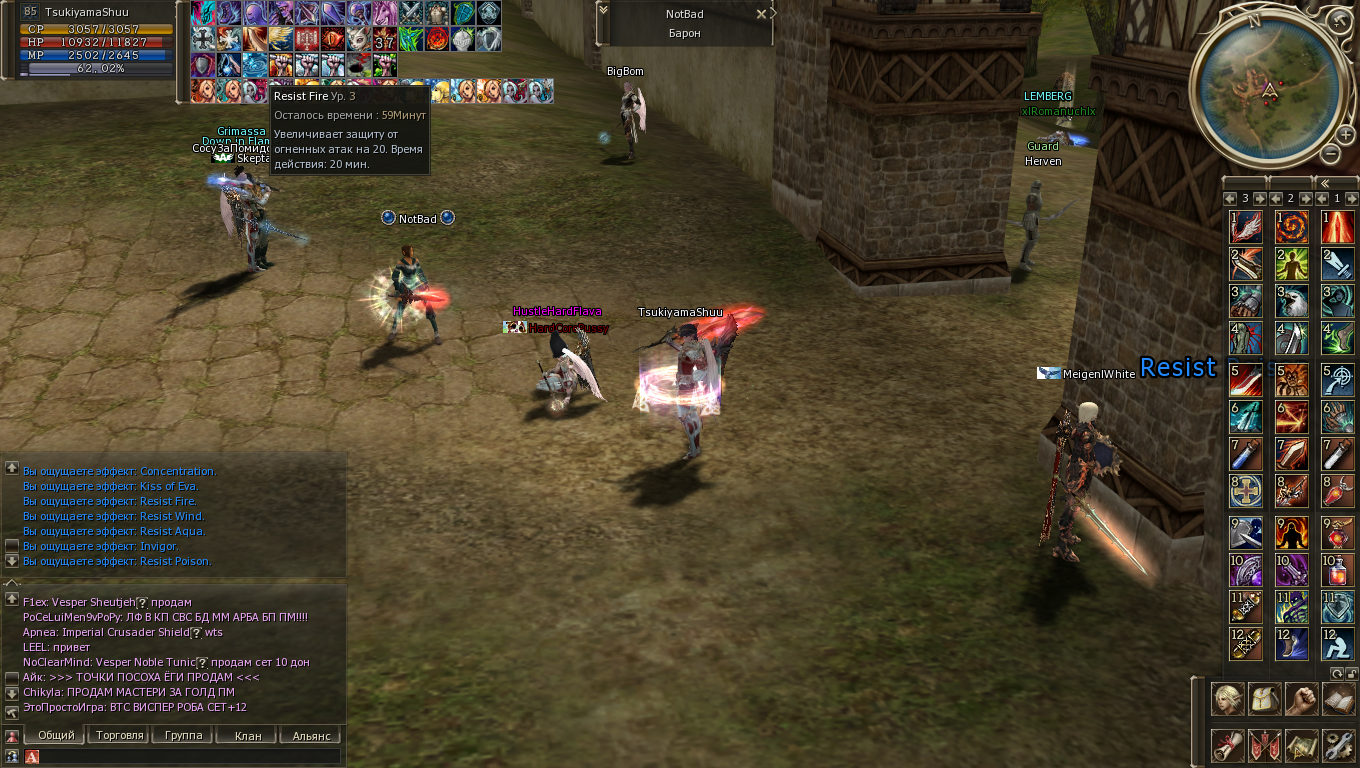Viewport: 1360px width, 768px height.
Task: Open the quest scroll icon
Action: pyautogui.click(x=1228, y=745)
